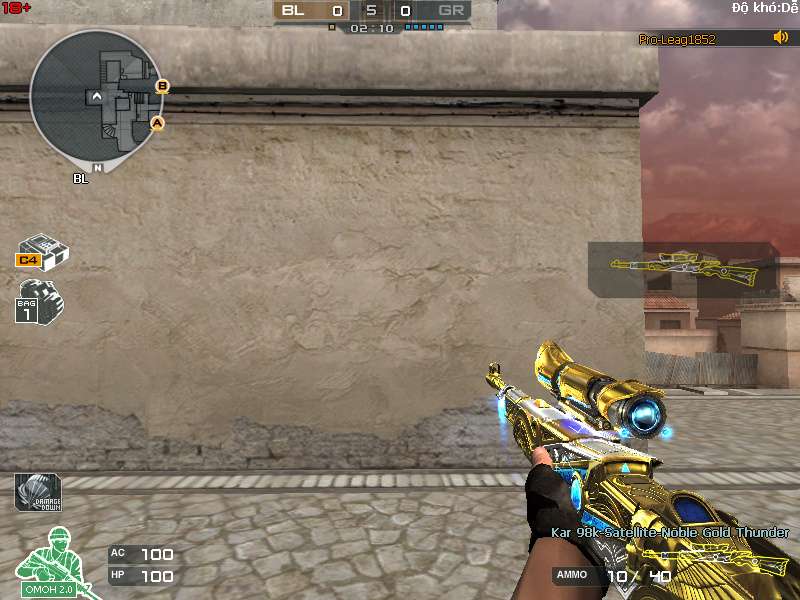Screen dimensions: 800x600
Task: Click the circular minimap
Action: (95, 97)
